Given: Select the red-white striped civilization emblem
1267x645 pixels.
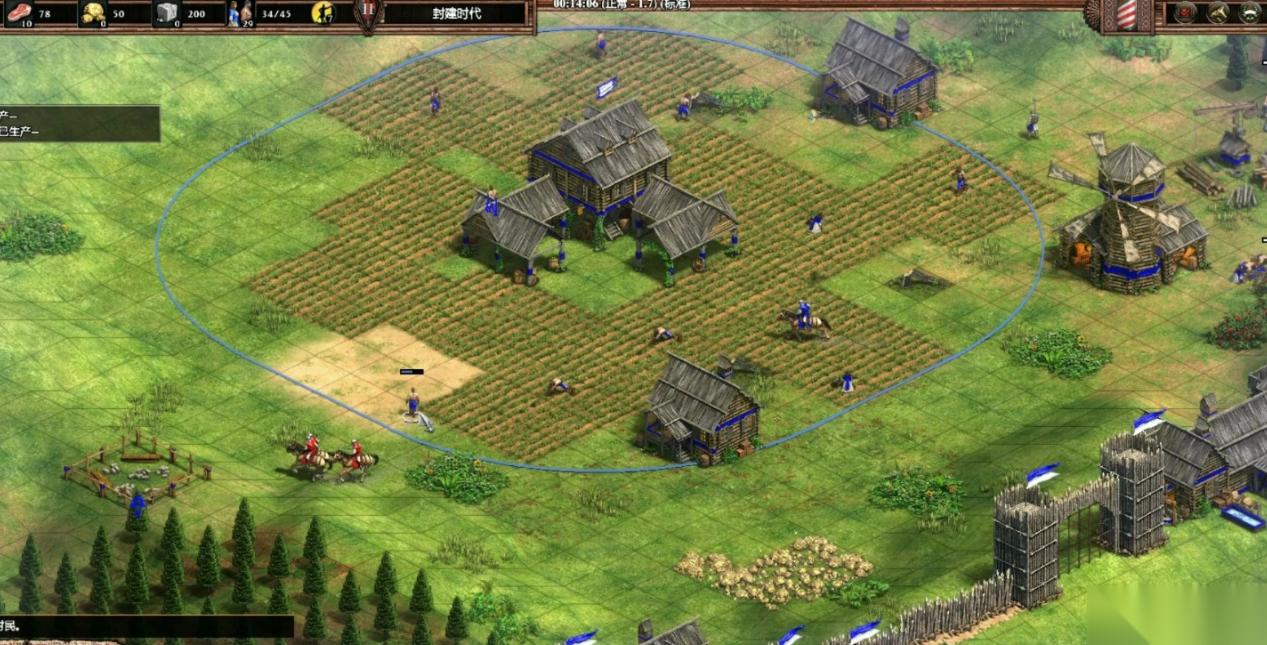Looking at the screenshot, I should point(1126,14).
